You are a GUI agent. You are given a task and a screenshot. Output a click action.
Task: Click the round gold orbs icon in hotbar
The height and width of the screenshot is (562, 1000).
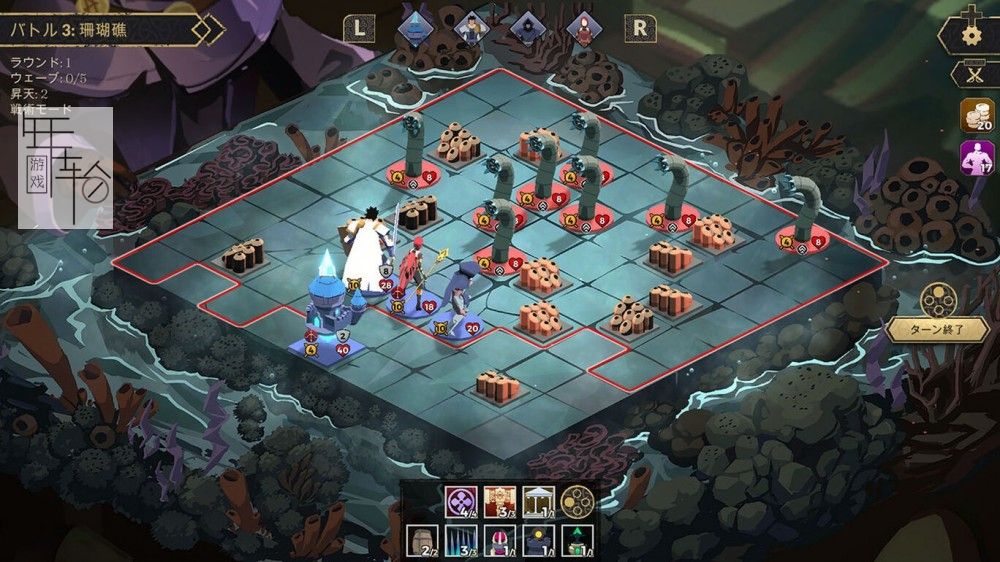[576, 501]
